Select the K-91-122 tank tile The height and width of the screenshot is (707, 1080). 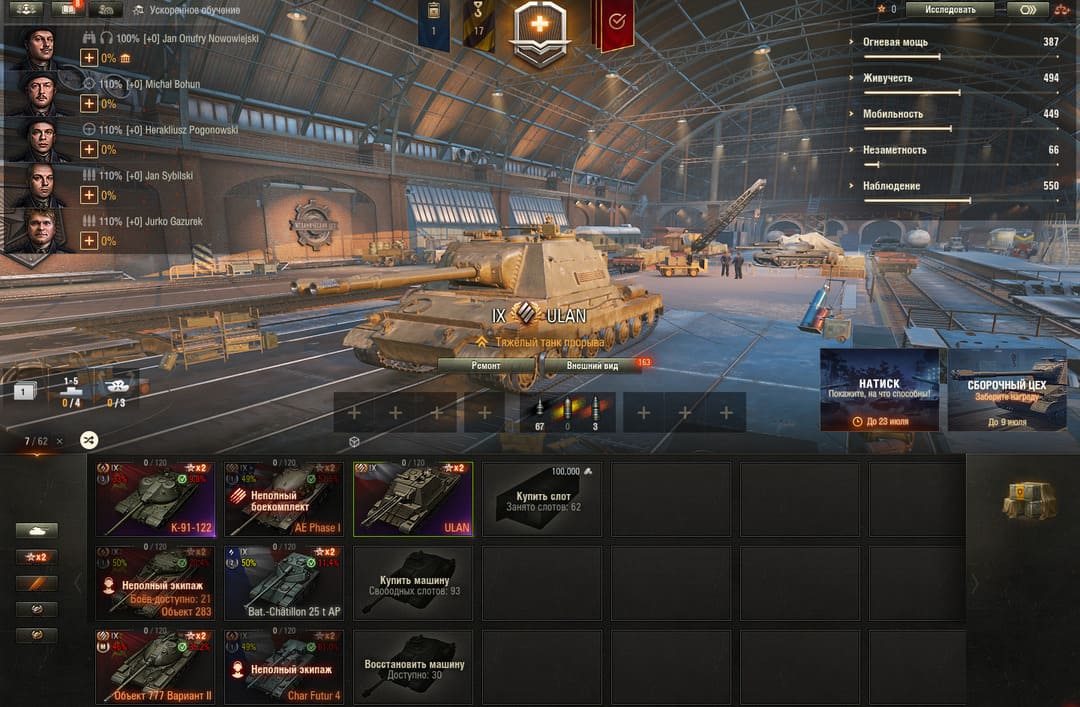[155, 498]
